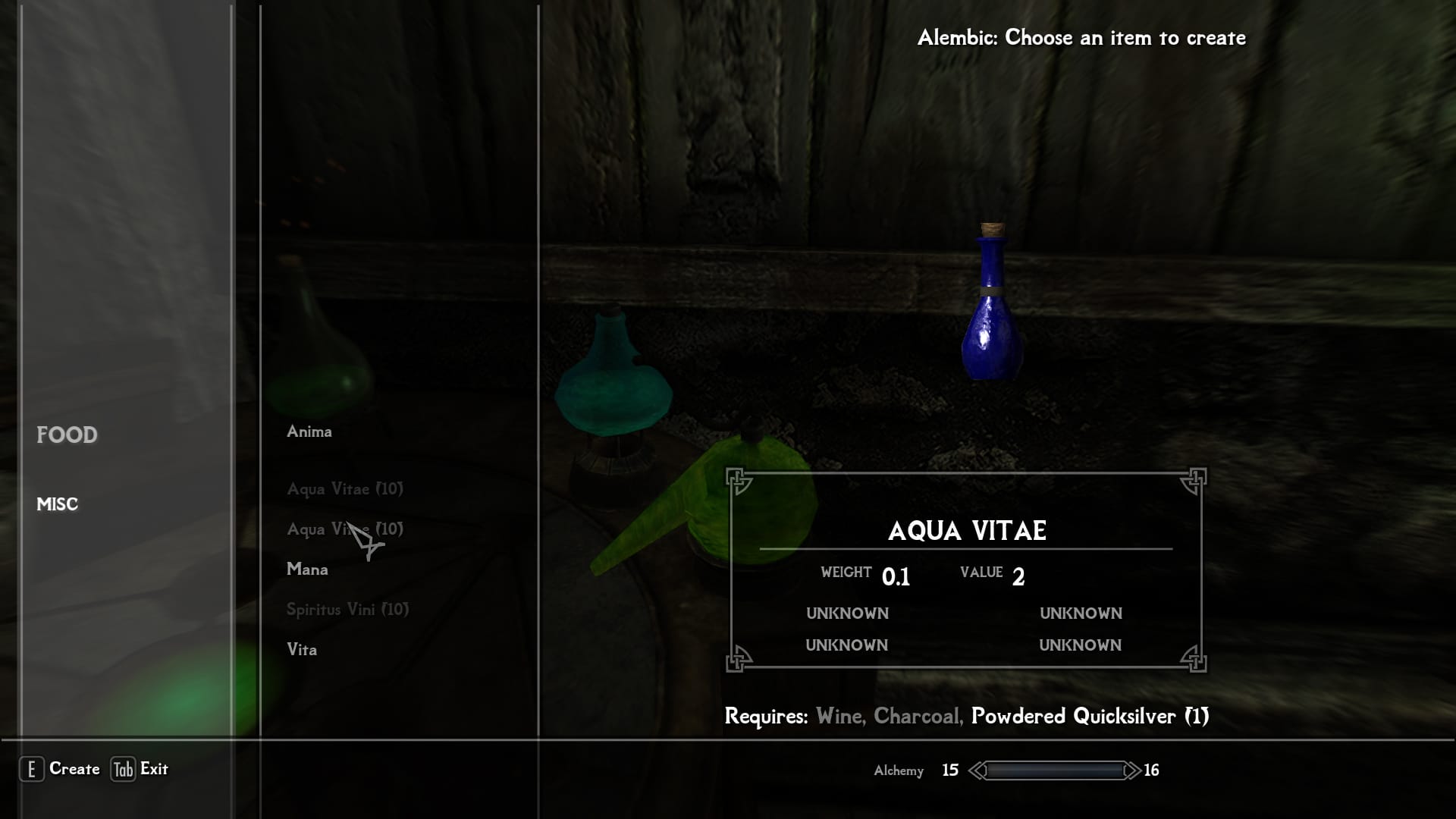
Task: Choose the Vita recipe entry
Action: tap(302, 650)
